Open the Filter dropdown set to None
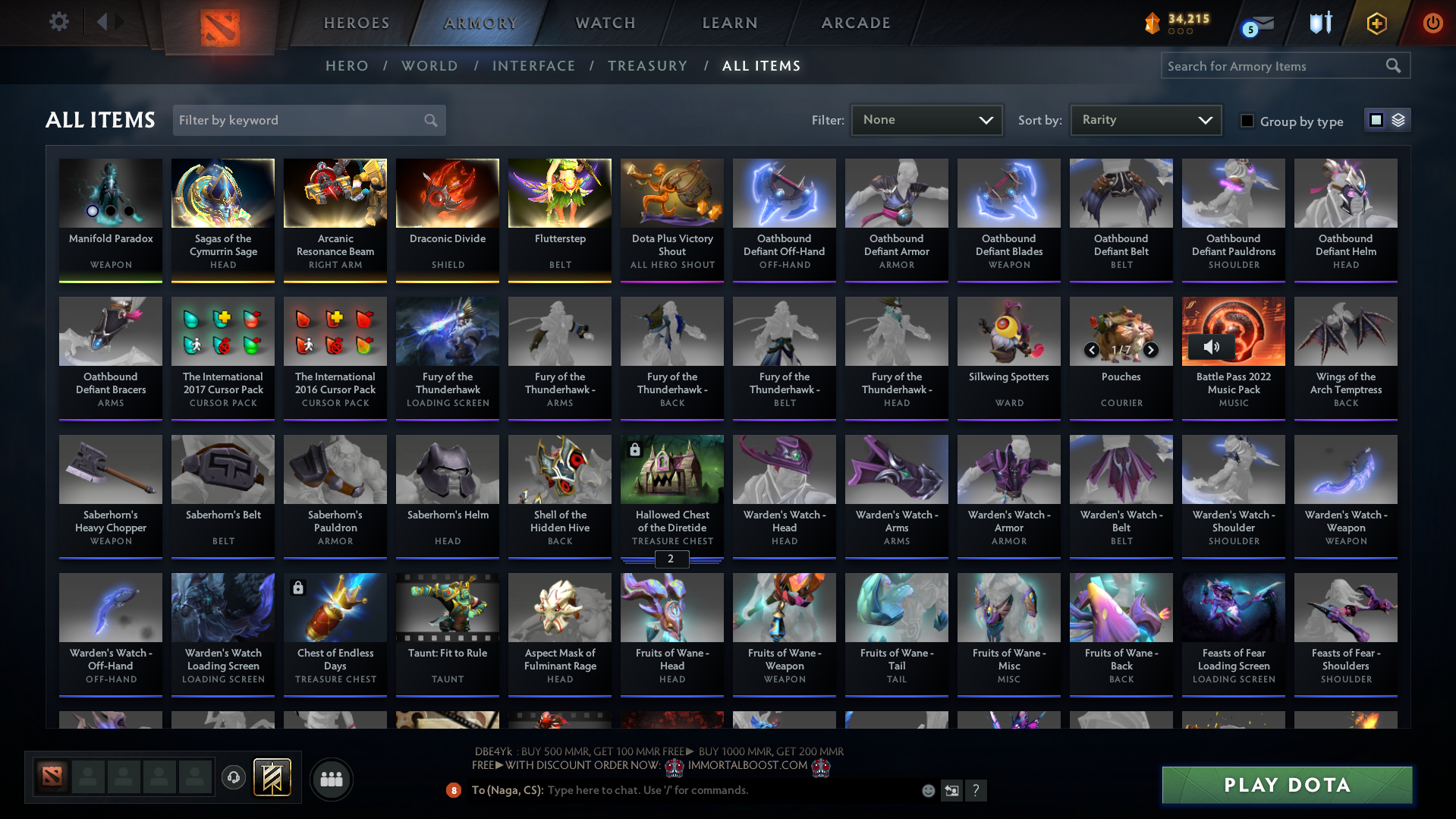 926,120
